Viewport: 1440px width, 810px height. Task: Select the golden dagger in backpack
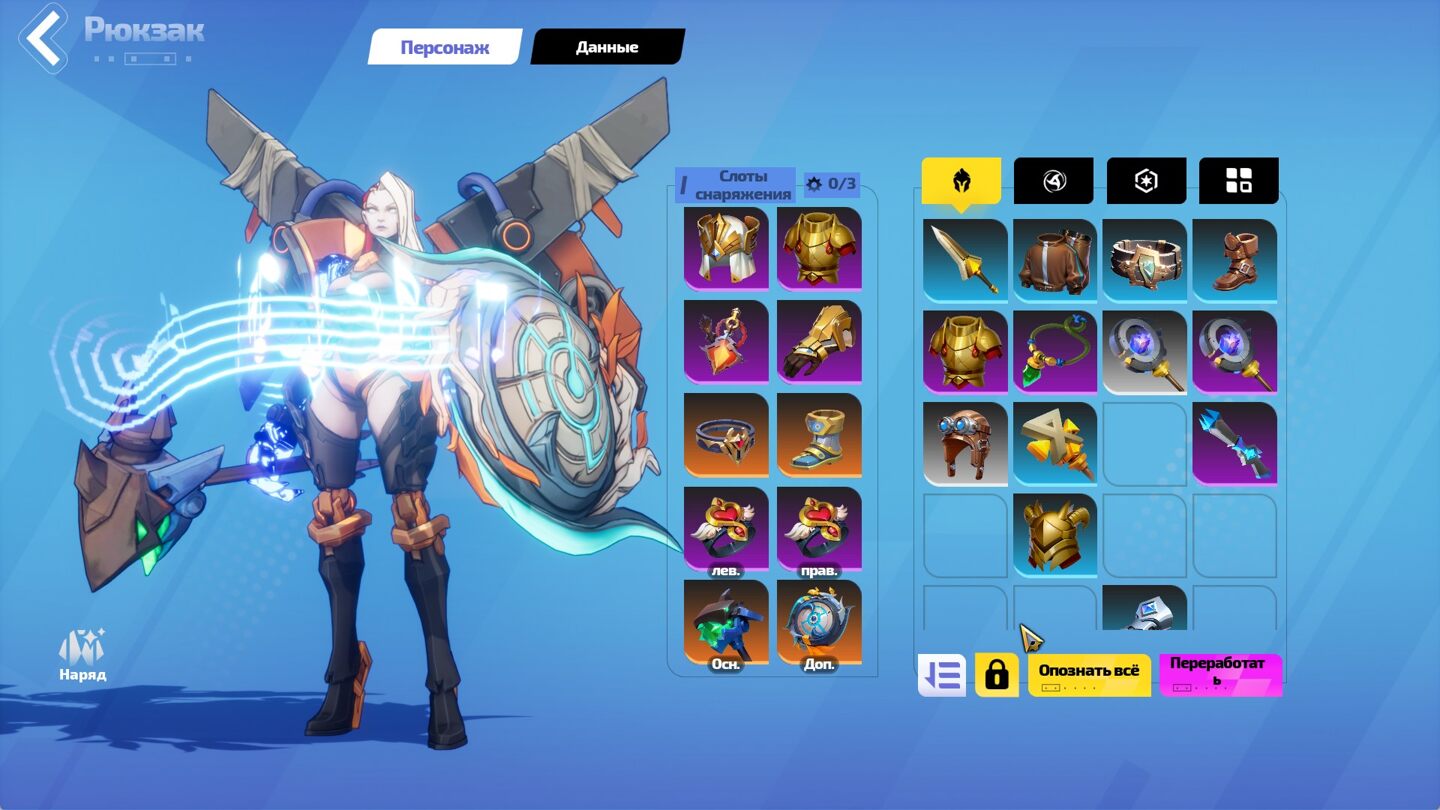(965, 260)
